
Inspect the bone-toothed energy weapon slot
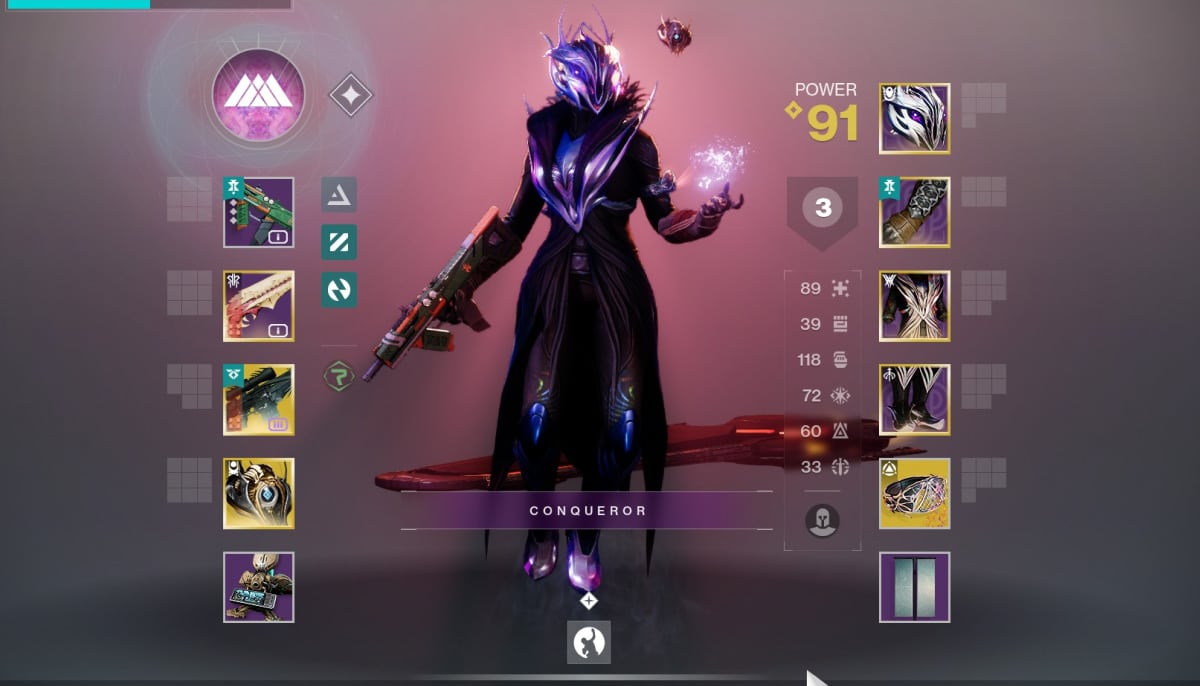(258, 306)
